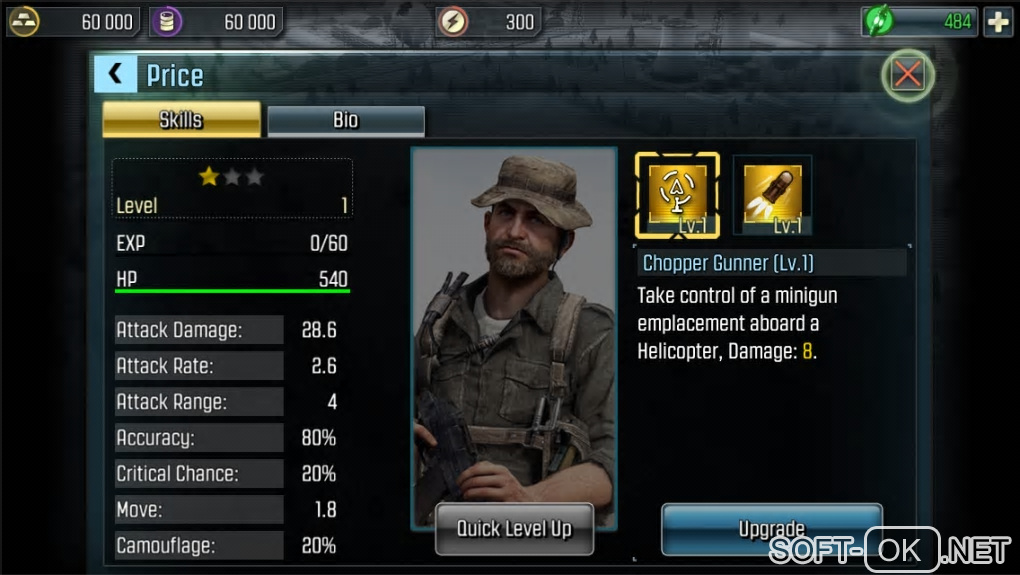Add more green currency with plus button
The image size is (1020, 575).
click(997, 21)
